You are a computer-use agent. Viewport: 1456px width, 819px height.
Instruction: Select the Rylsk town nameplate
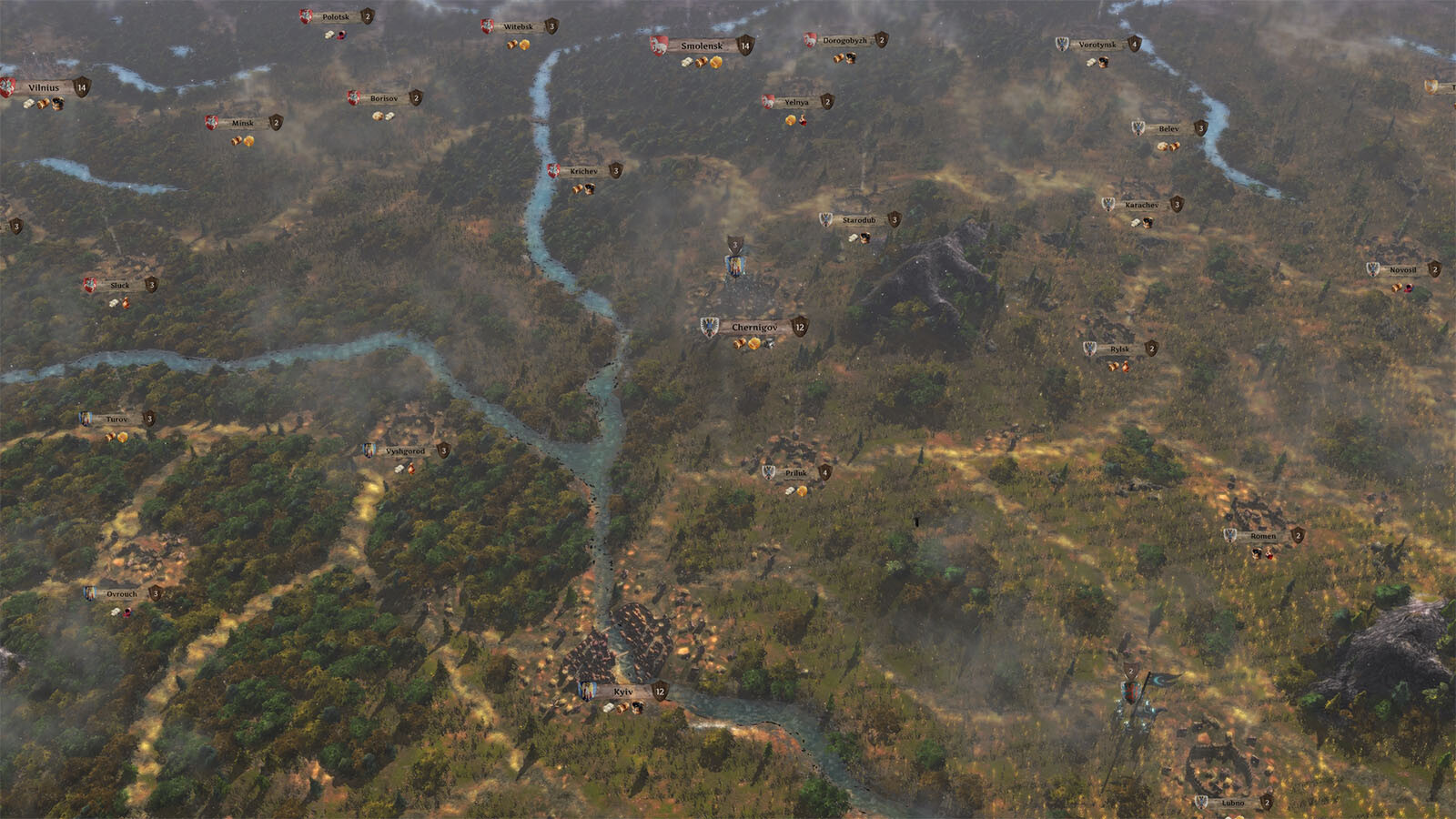pyautogui.click(x=1119, y=349)
